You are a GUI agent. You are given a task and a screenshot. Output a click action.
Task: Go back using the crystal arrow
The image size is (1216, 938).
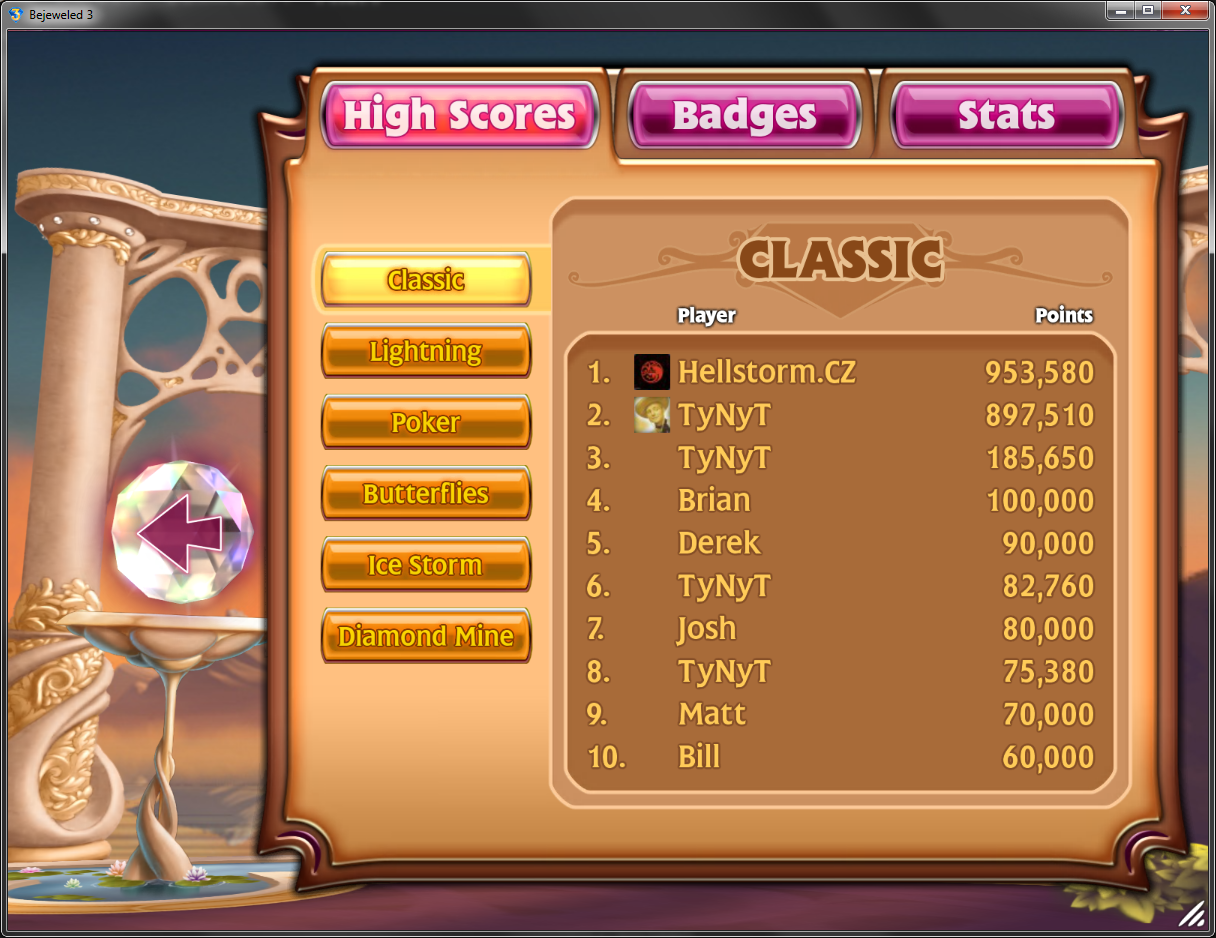click(x=181, y=532)
